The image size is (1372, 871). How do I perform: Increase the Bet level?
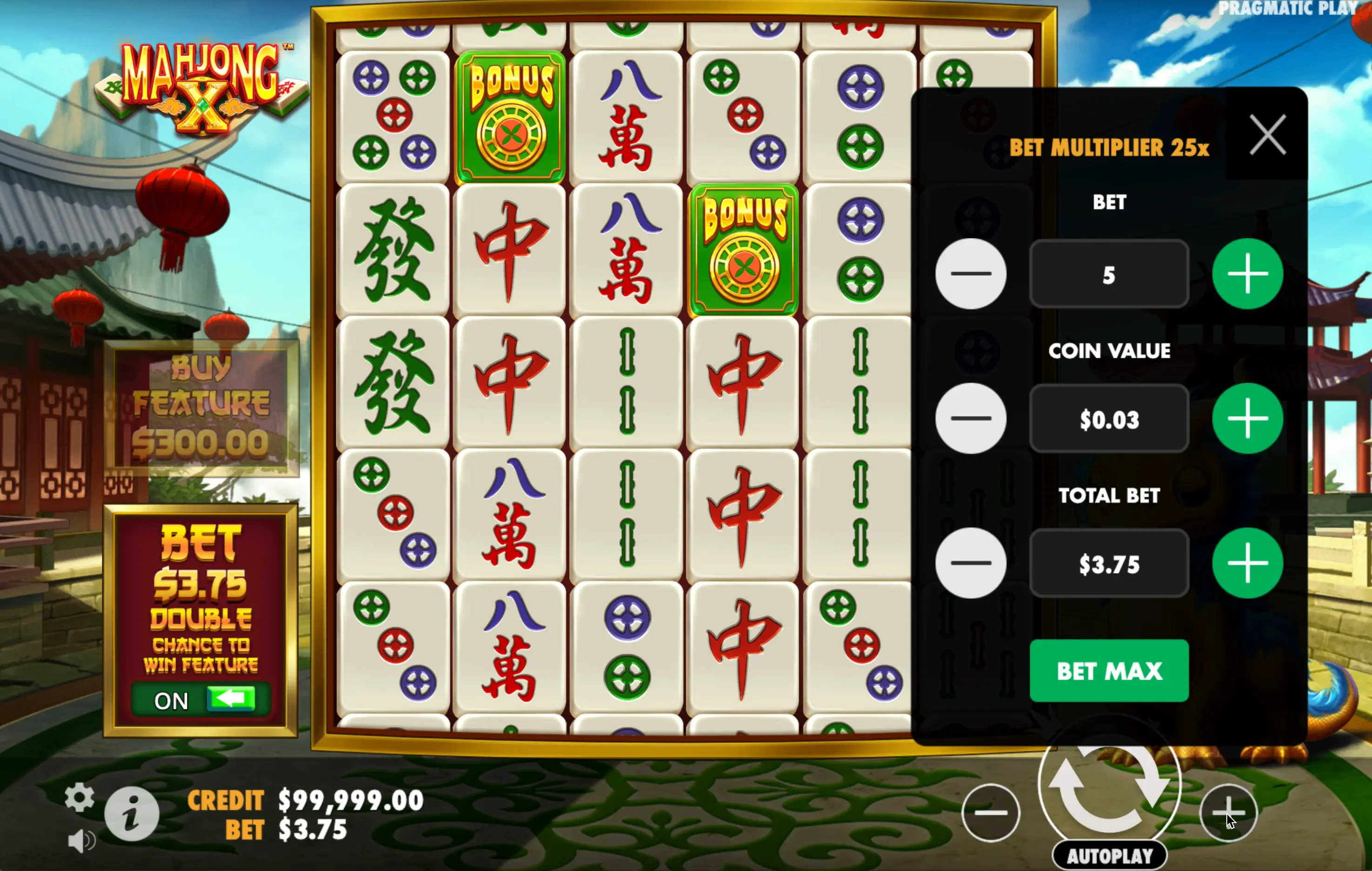[x=1247, y=274]
